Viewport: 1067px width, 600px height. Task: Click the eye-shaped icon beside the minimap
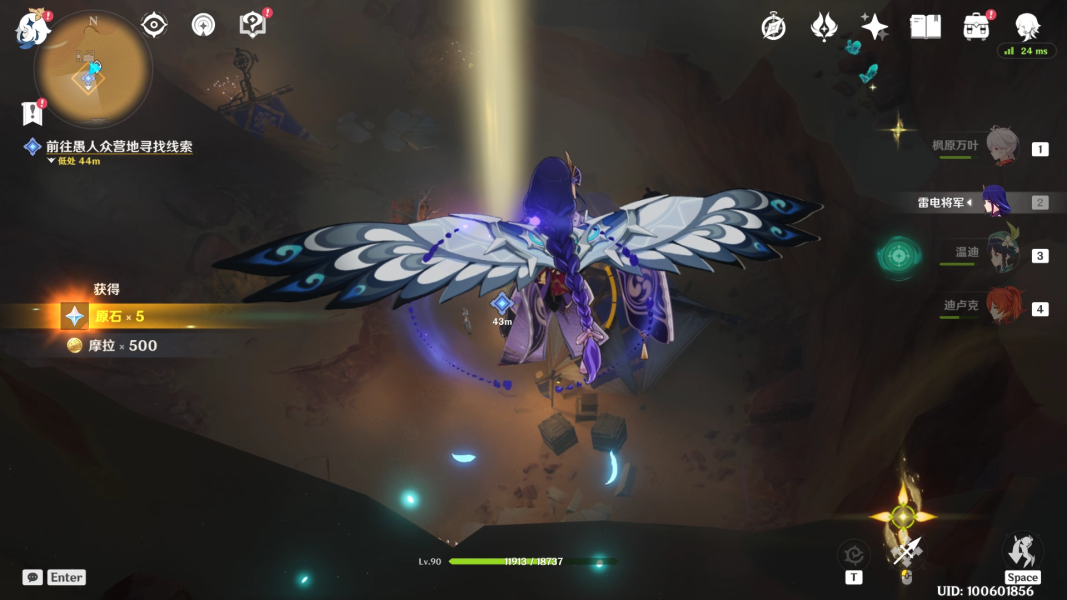pos(154,25)
